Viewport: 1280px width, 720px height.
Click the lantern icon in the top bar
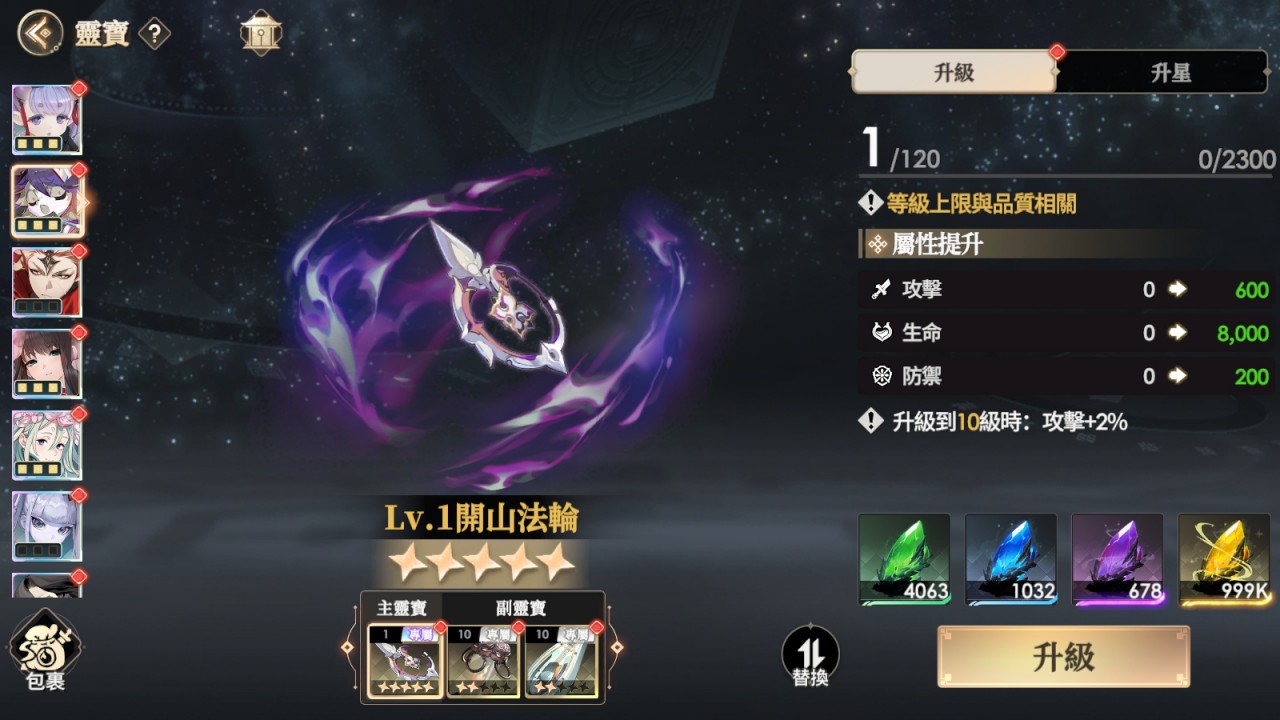pyautogui.click(x=260, y=33)
